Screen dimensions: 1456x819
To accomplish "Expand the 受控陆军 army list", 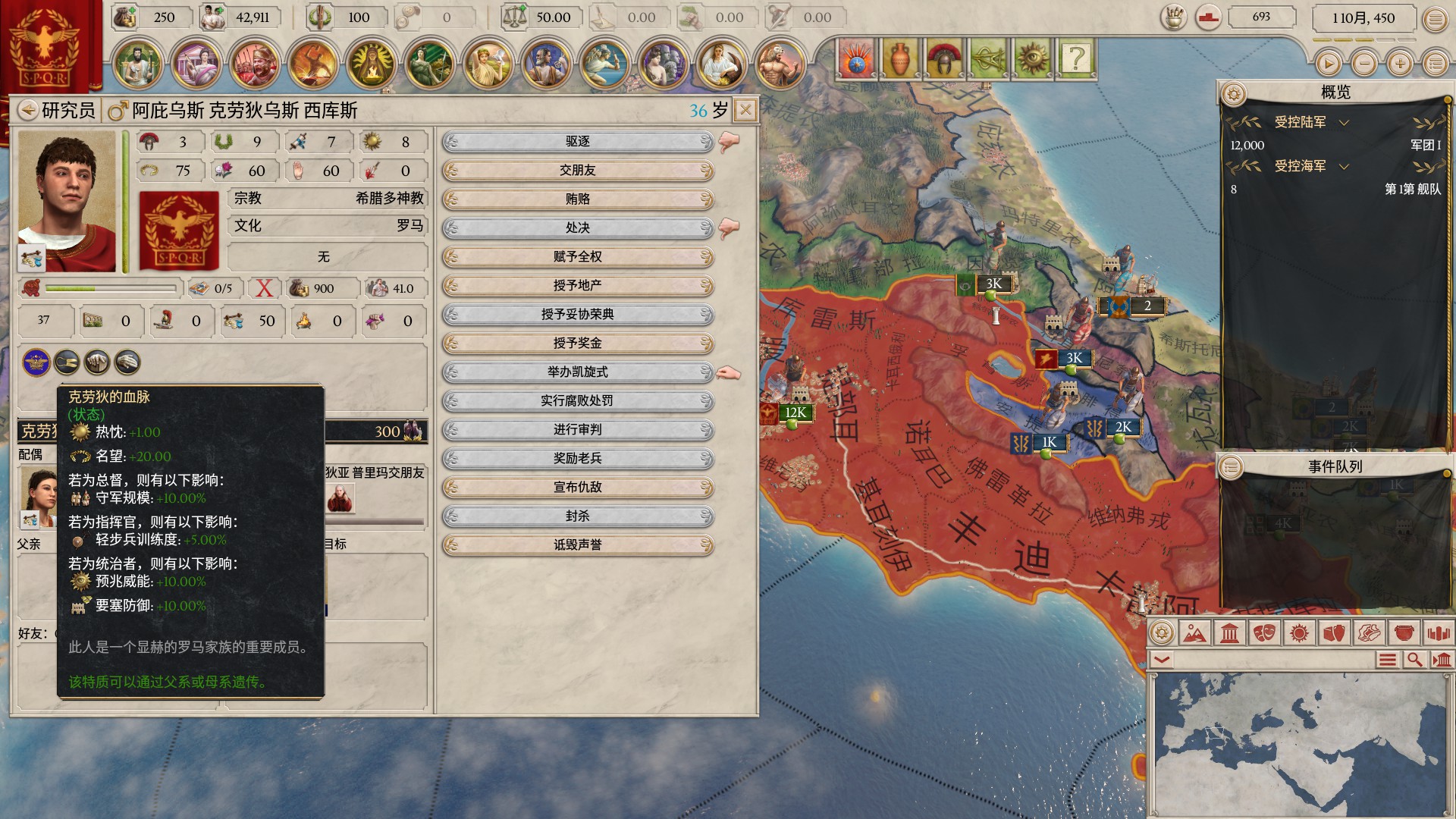I will [1344, 123].
